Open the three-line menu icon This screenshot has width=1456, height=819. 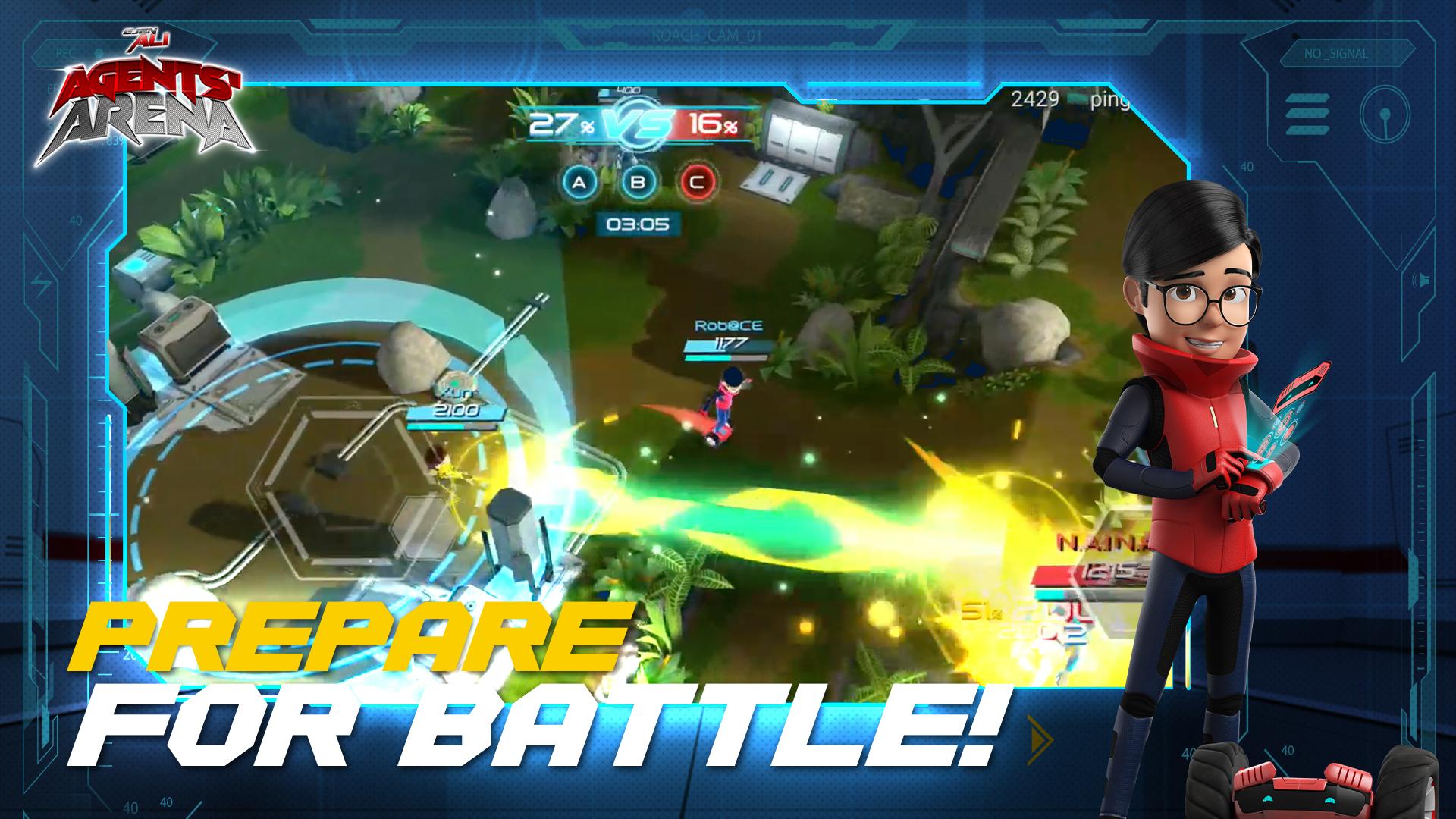point(1307,115)
